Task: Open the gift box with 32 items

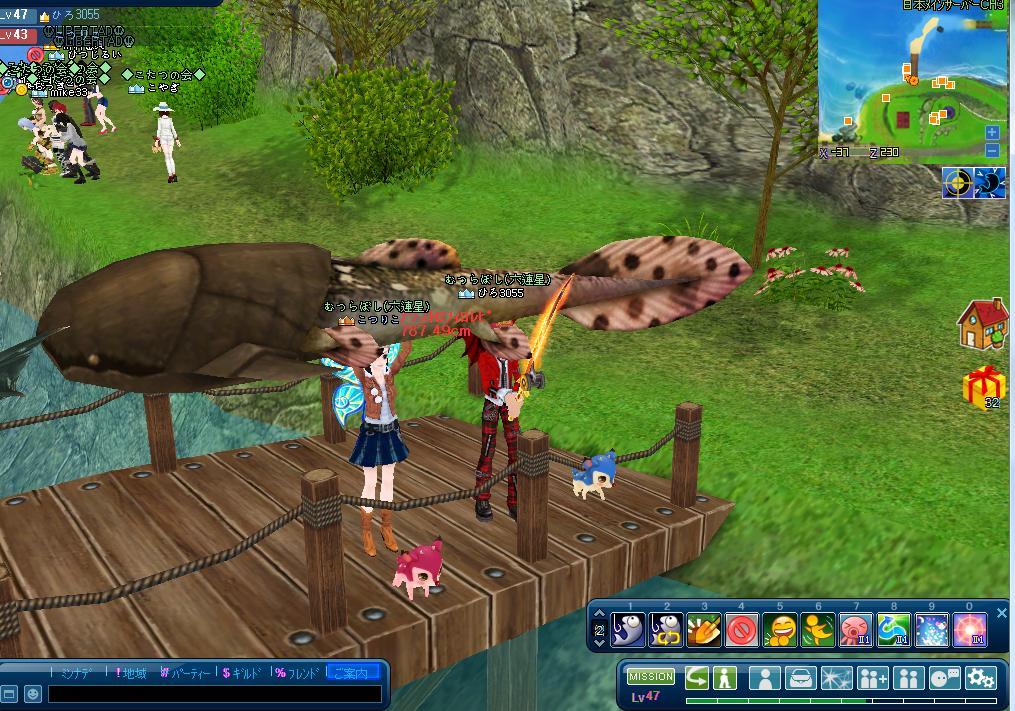Action: pyautogui.click(x=984, y=385)
